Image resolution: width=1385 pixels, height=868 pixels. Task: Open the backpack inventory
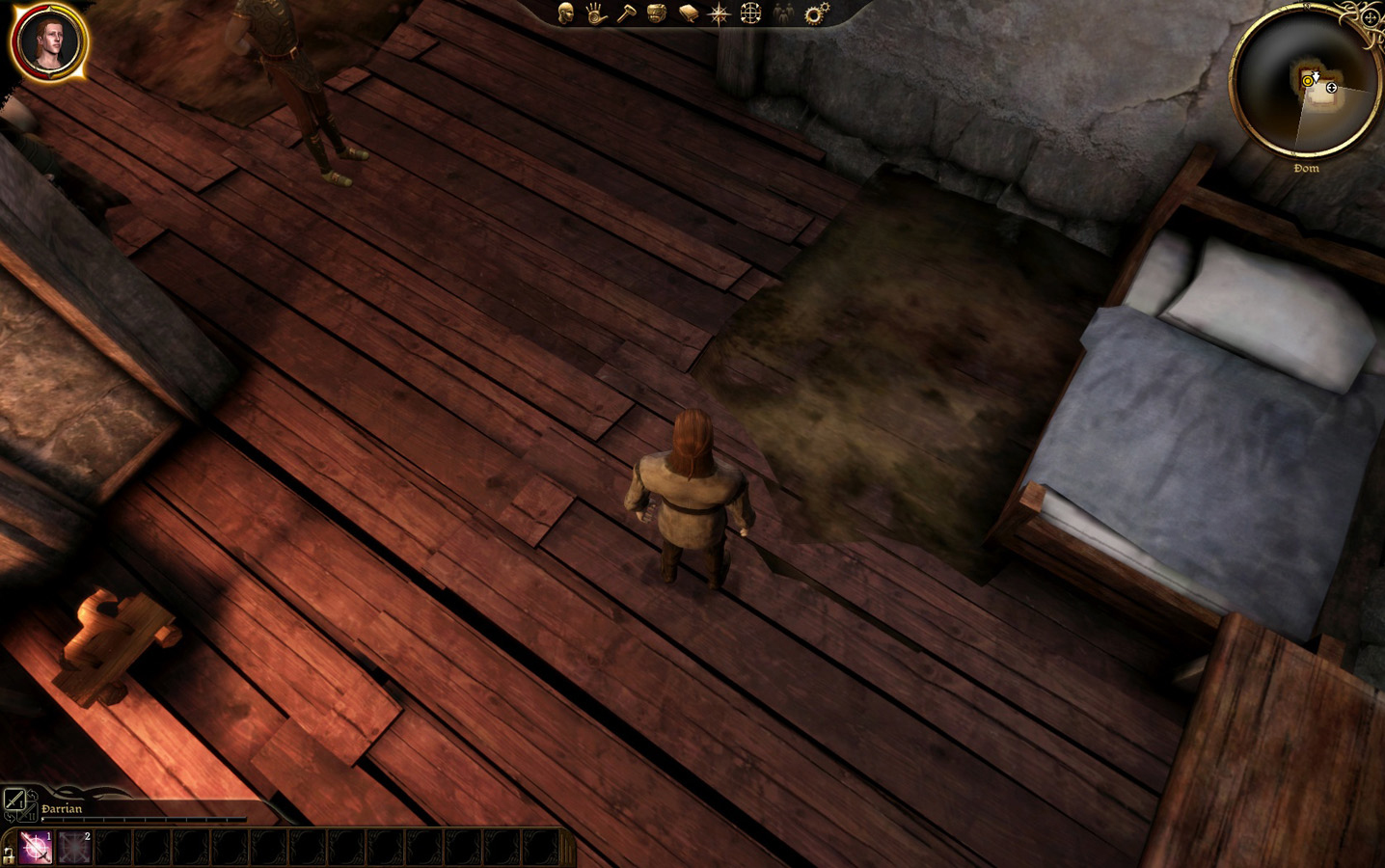click(x=657, y=14)
